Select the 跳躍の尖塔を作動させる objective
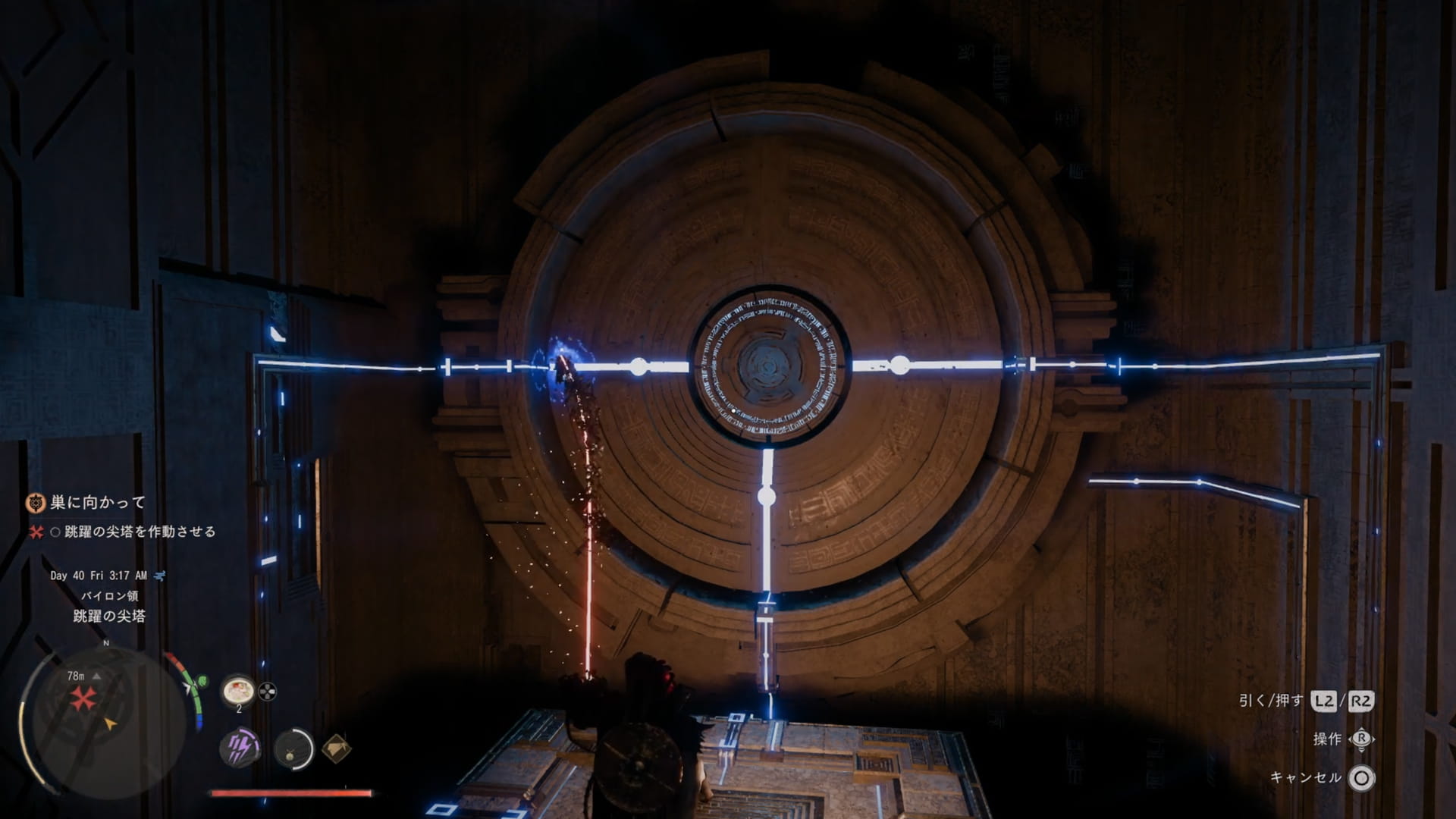The width and height of the screenshot is (1456, 819). [140, 532]
